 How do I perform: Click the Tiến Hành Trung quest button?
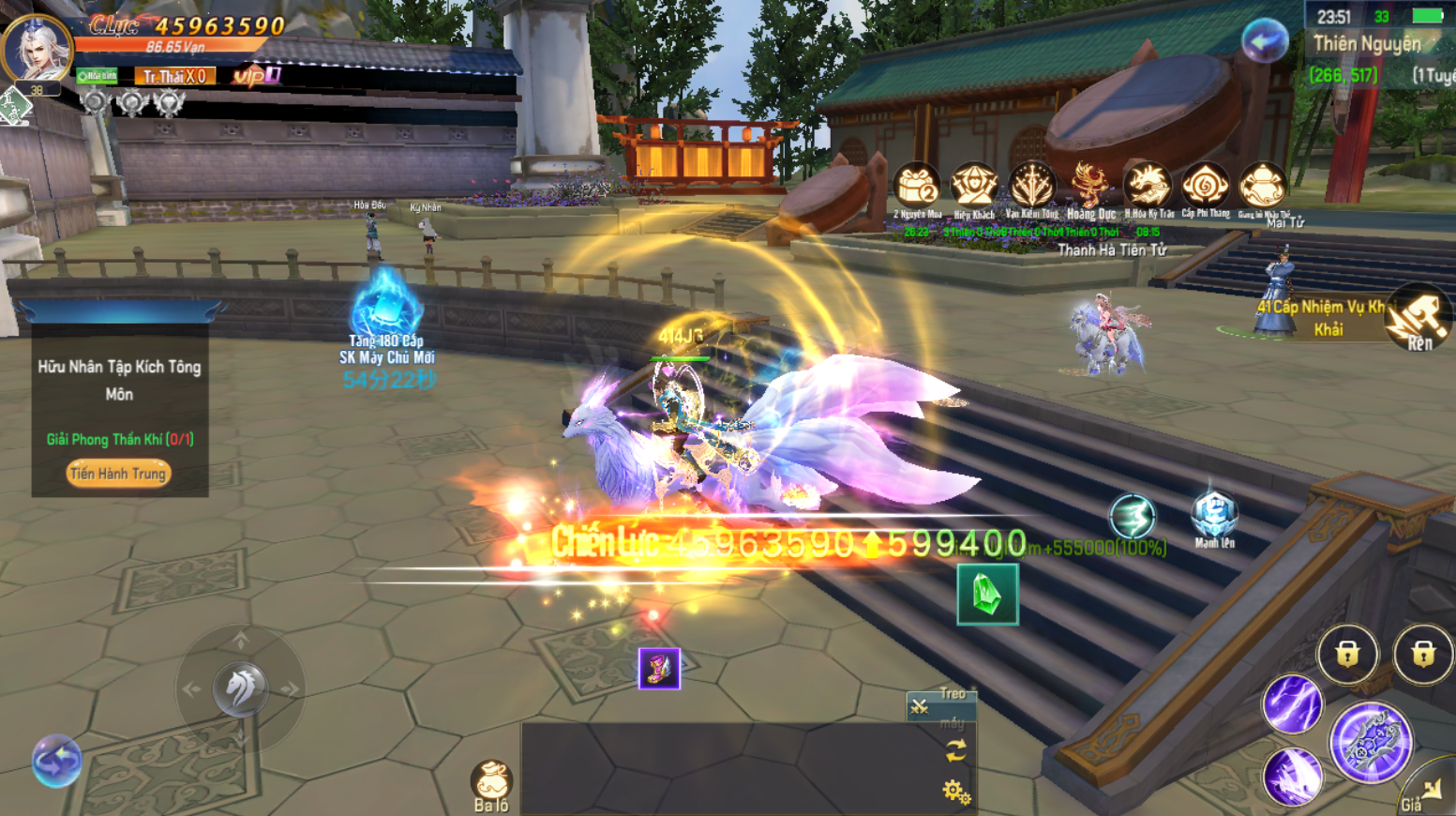pyautogui.click(x=118, y=474)
